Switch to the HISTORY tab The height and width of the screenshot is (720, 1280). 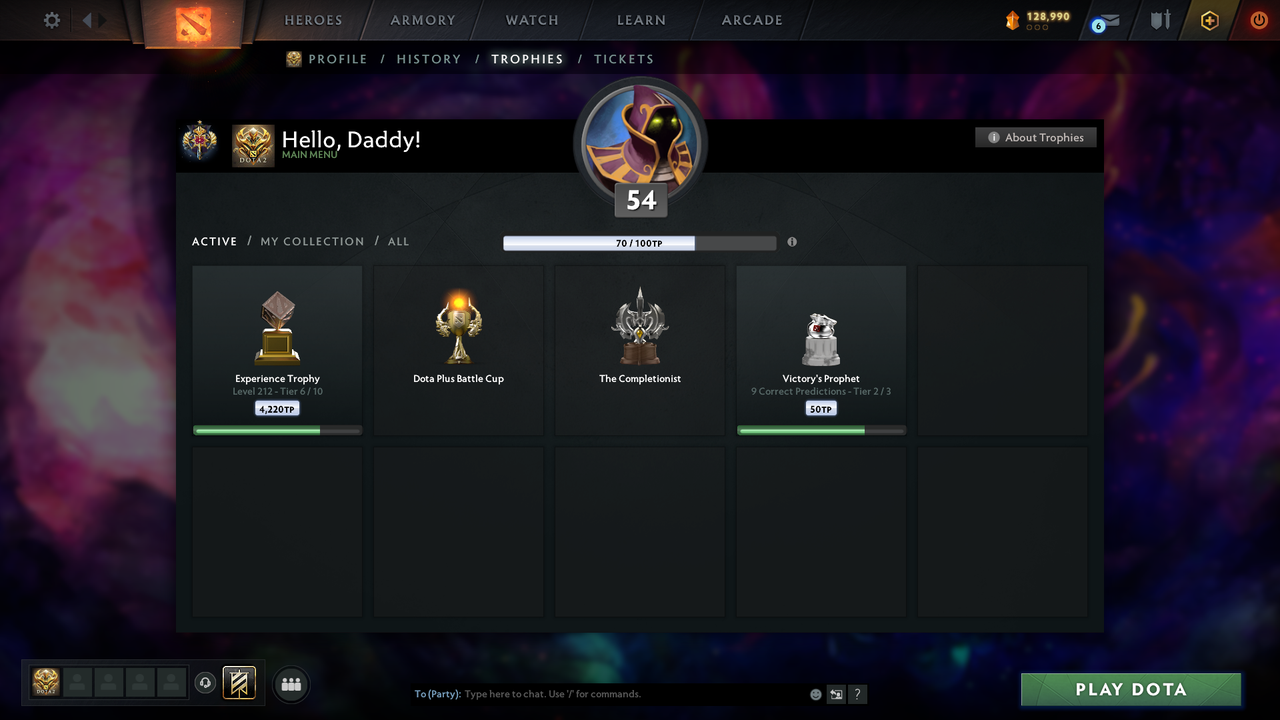point(428,59)
